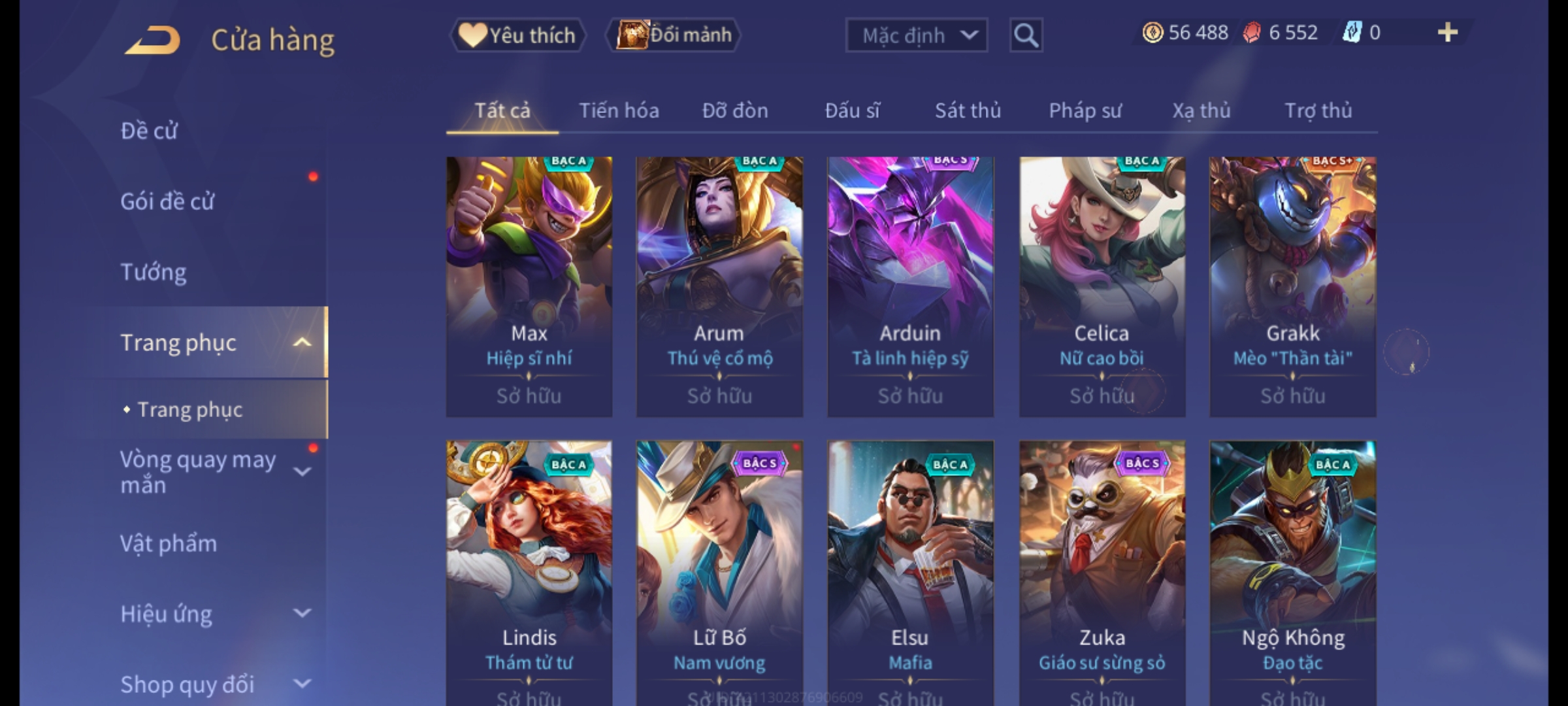Open the Đổi mảnh exchange
1568x706 pixels.
(674, 35)
